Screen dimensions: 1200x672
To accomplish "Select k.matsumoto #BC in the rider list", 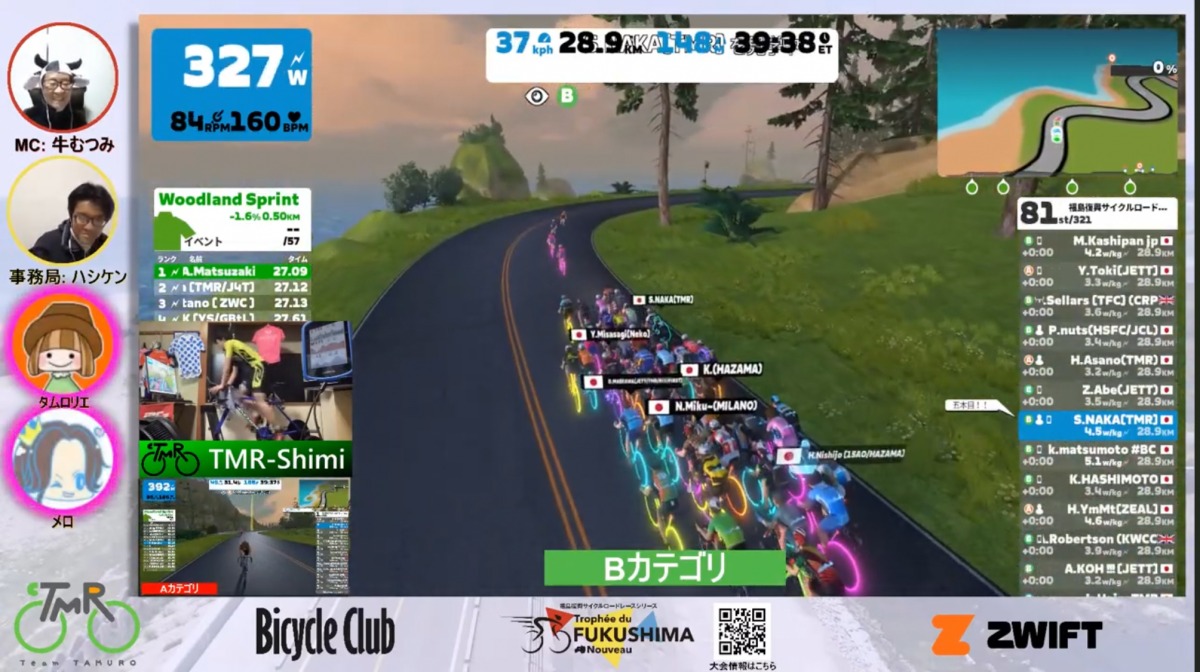I will click(1097, 456).
